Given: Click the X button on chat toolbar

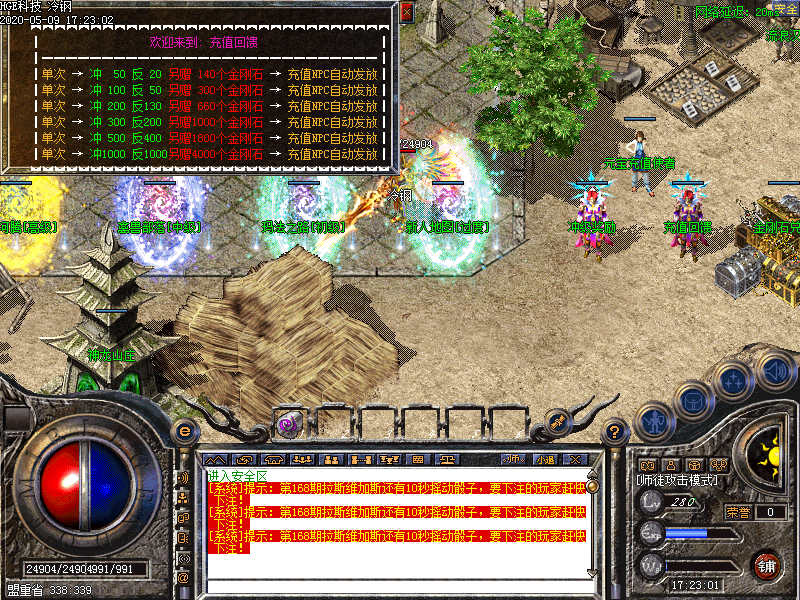Looking at the screenshot, I should (575, 459).
